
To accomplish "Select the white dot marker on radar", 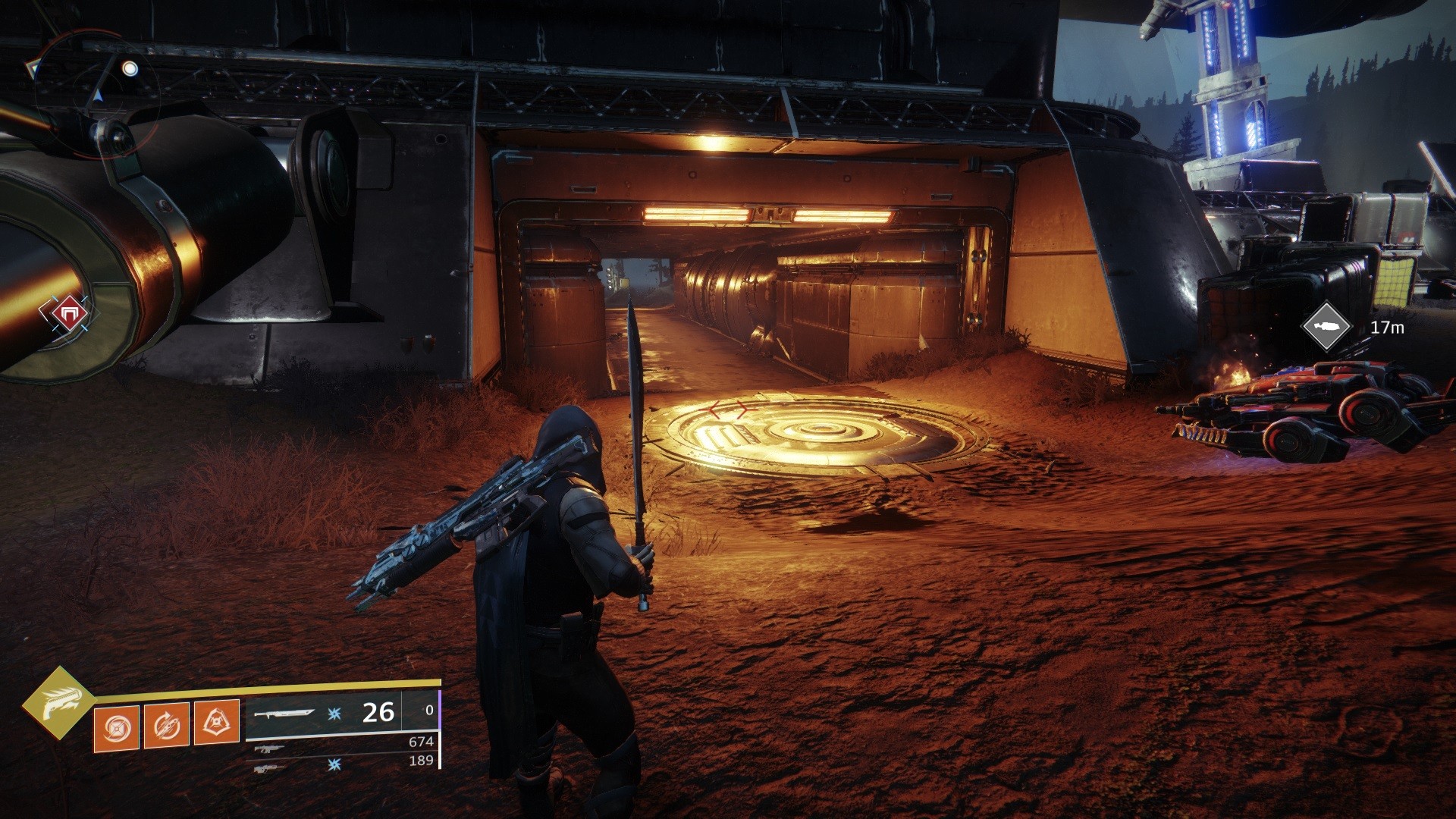I will click(130, 69).
